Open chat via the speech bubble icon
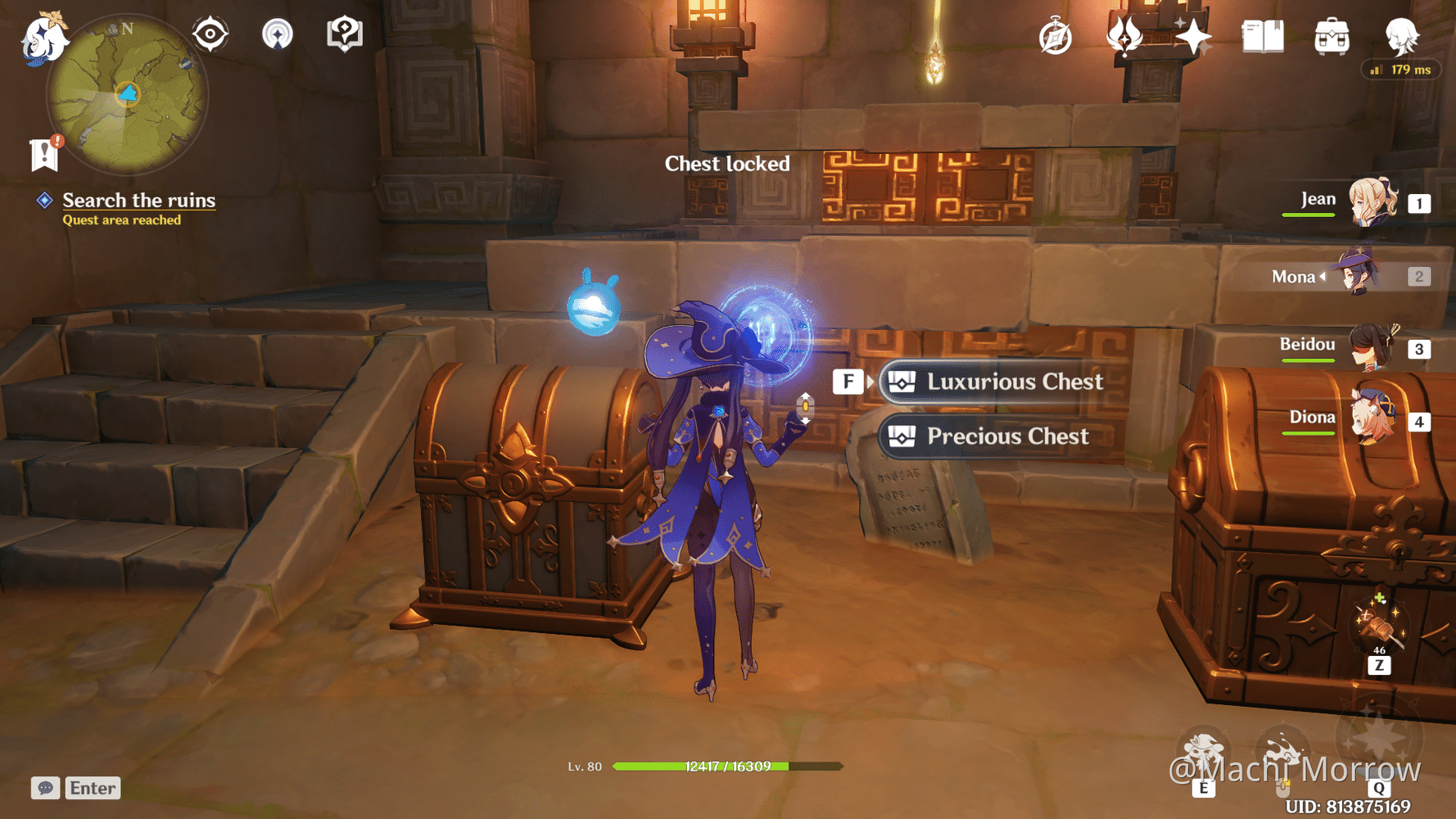 pyautogui.click(x=45, y=788)
